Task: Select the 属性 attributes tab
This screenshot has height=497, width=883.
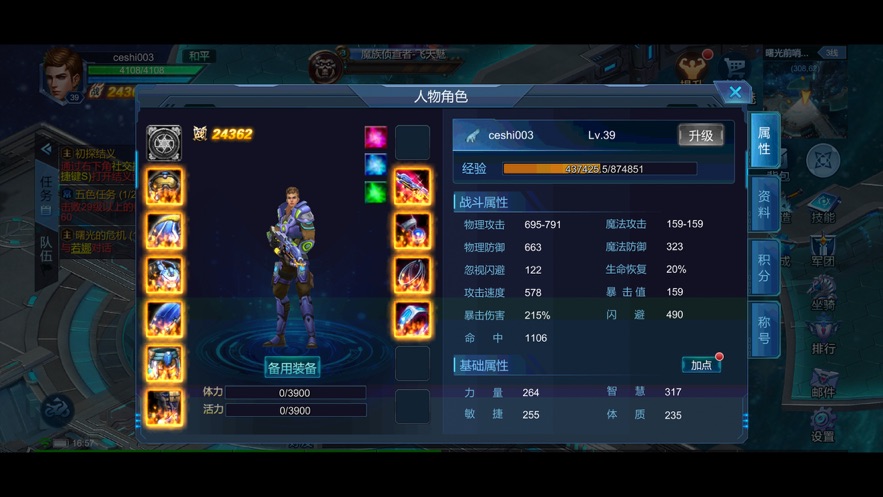Action: pyautogui.click(x=764, y=141)
